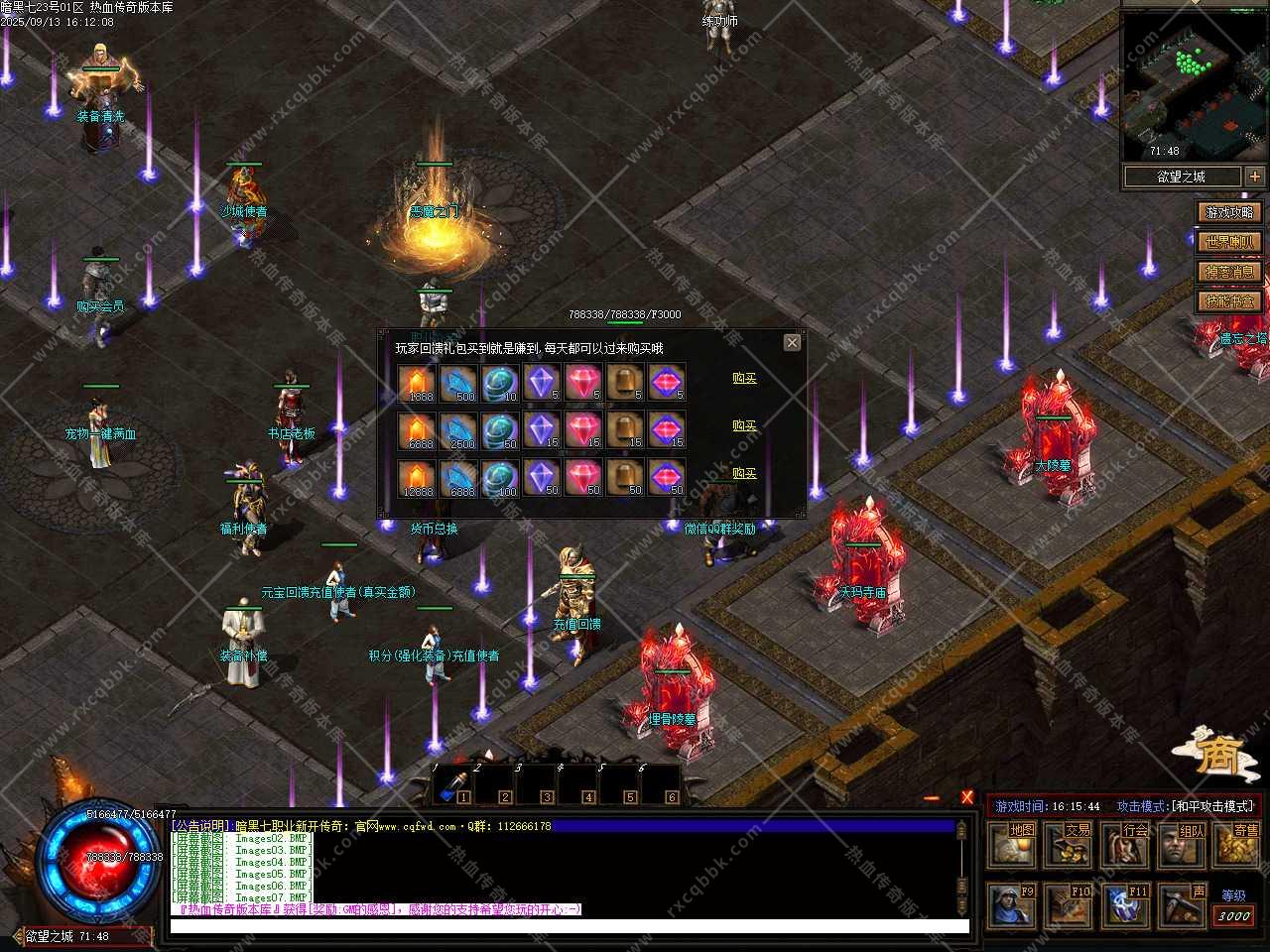Select the blue crystal item marked 2500
This screenshot has height=952, width=1270.
[458, 430]
